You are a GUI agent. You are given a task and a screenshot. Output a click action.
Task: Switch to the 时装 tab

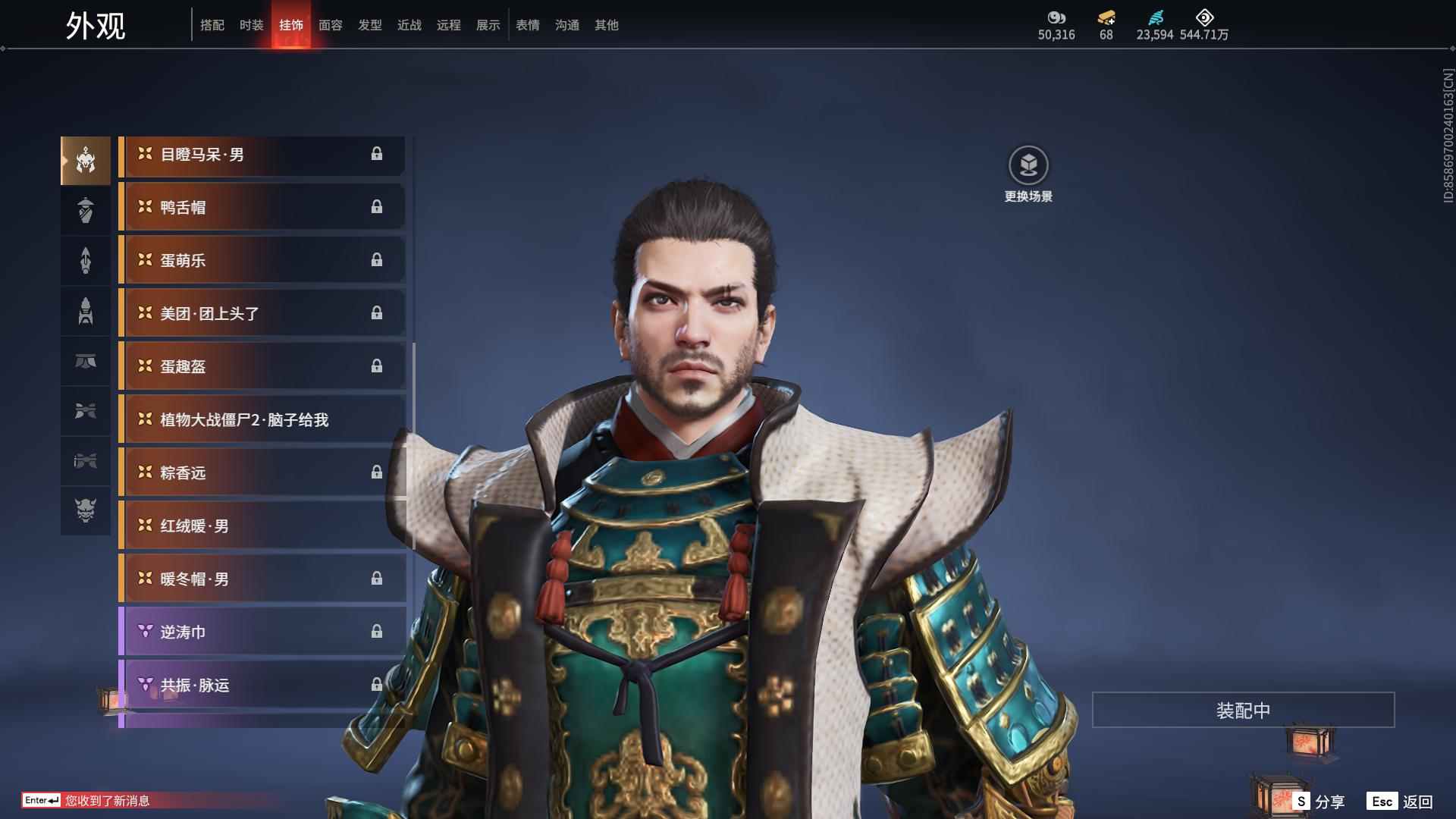pos(251,25)
